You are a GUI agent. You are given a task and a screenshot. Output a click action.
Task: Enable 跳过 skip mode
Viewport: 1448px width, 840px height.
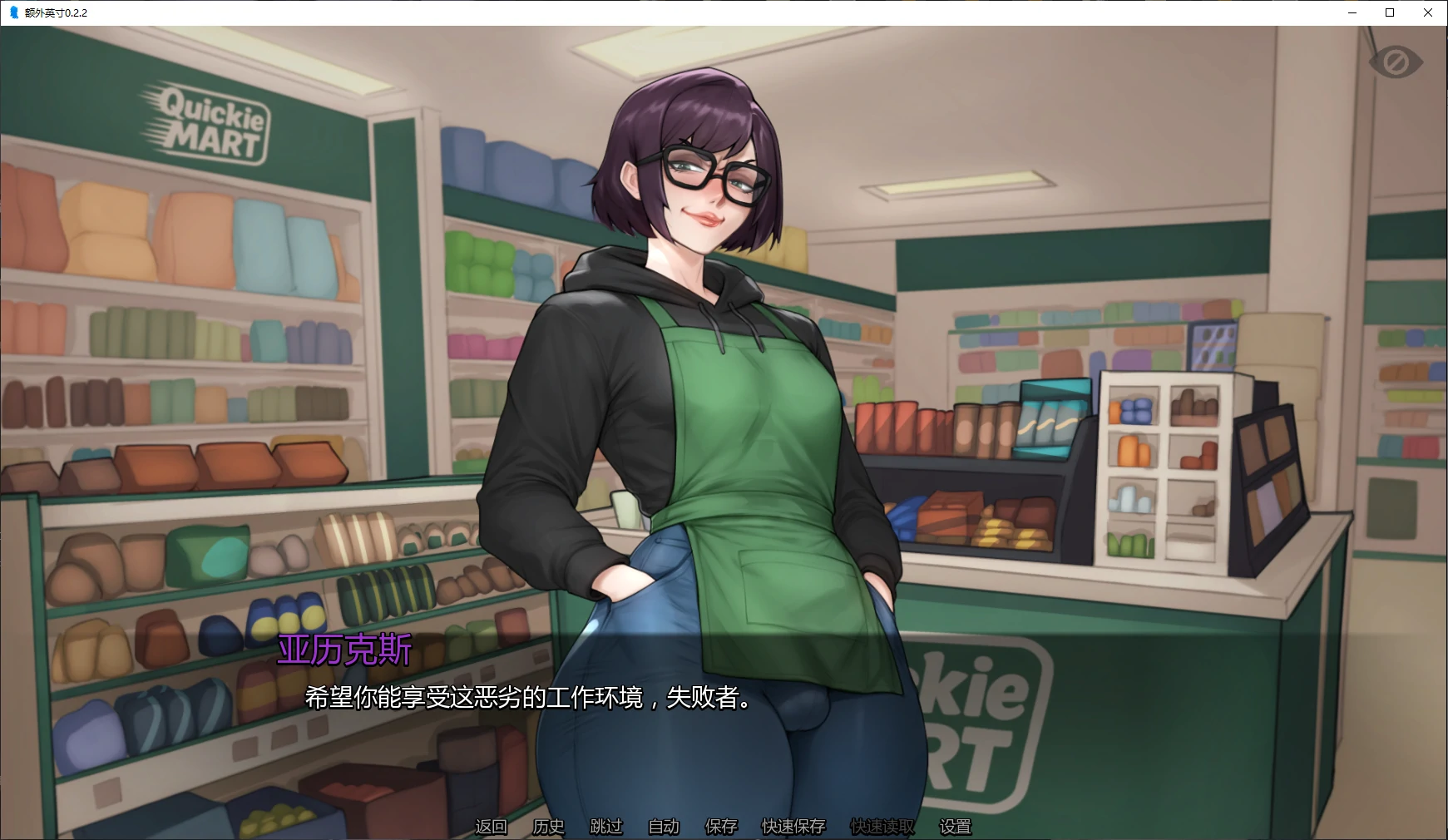pyautogui.click(x=605, y=827)
